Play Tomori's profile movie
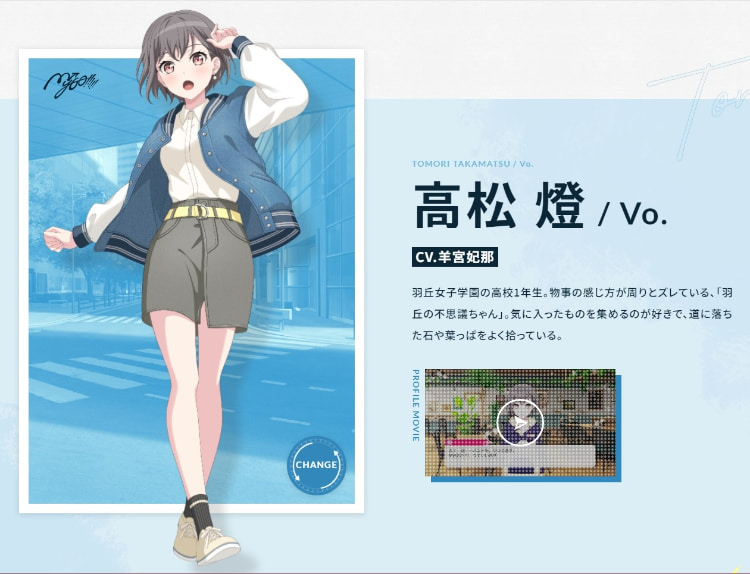 (x=520, y=423)
